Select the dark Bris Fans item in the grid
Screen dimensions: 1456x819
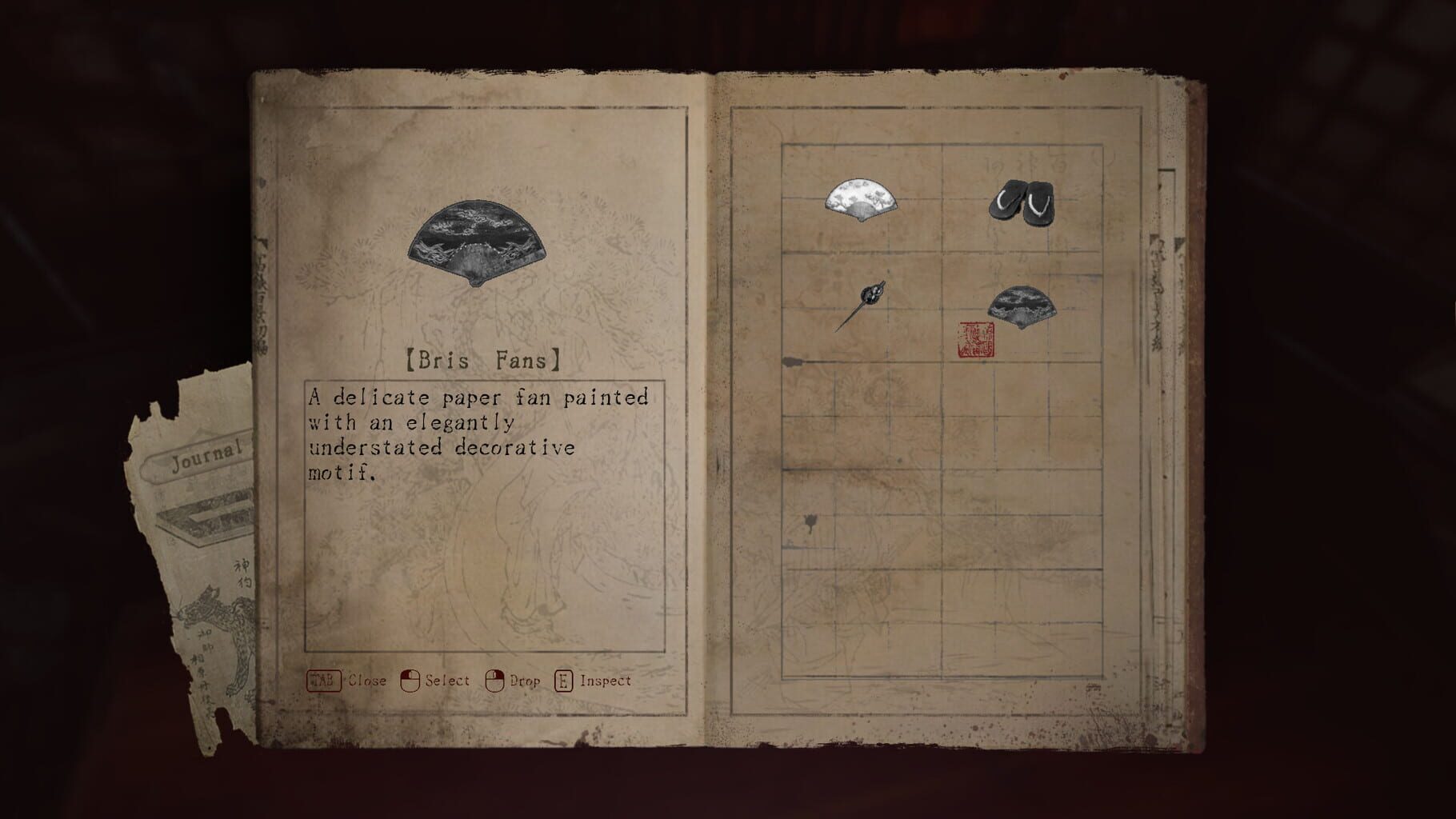click(1022, 306)
